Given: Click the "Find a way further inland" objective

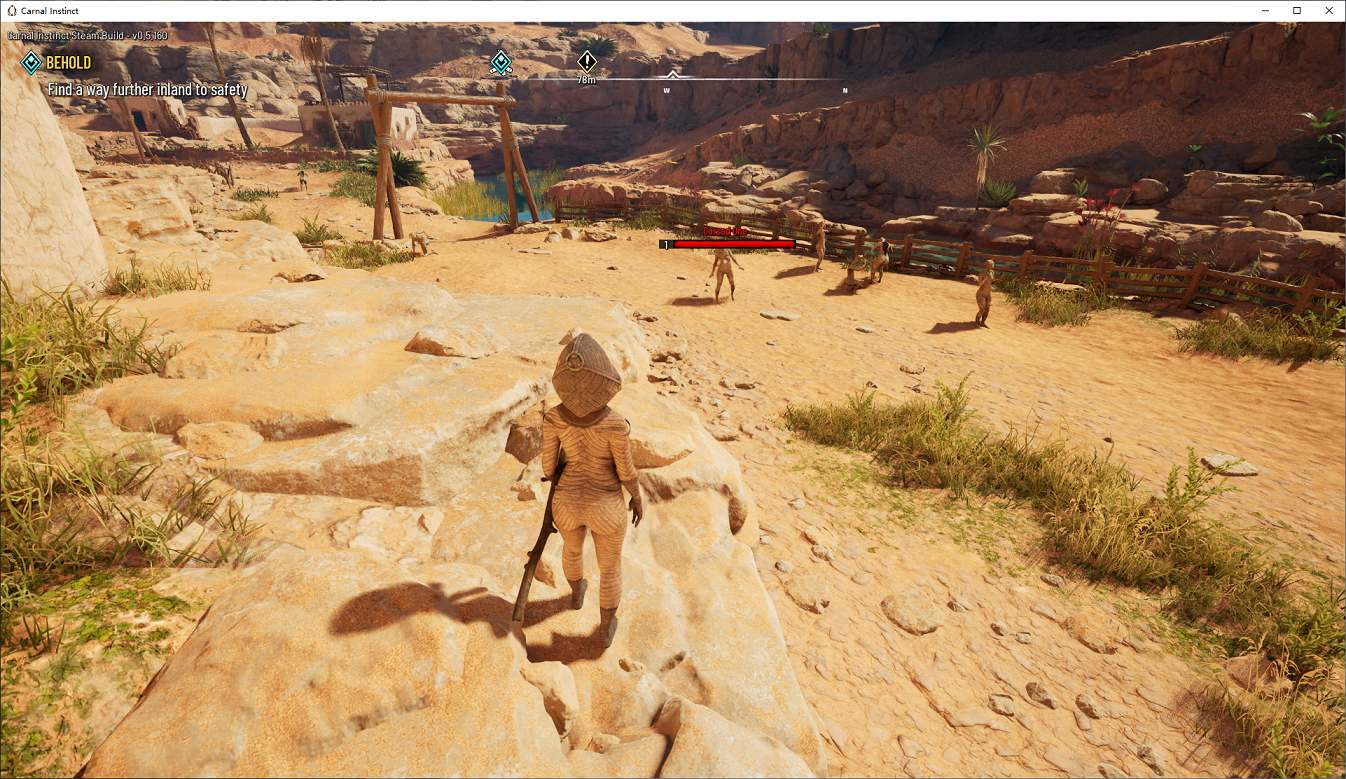Looking at the screenshot, I should click(x=147, y=90).
